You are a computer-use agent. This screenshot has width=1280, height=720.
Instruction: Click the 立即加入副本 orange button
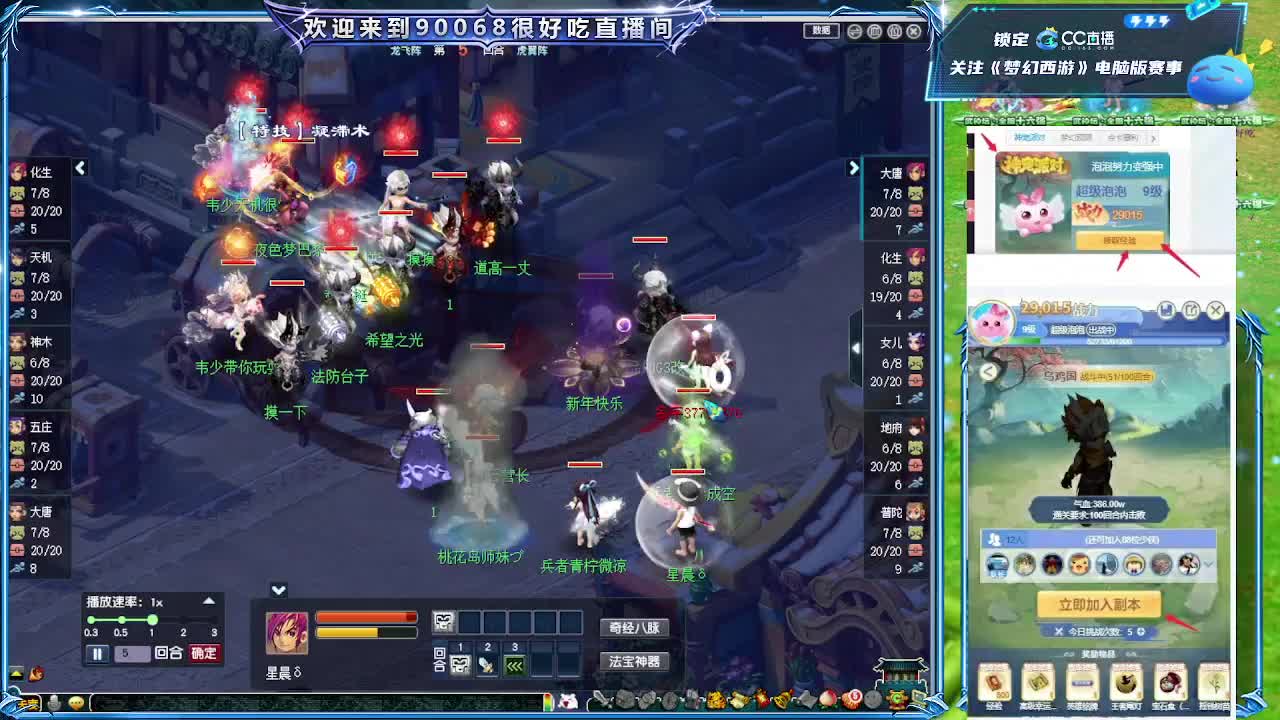[1100, 604]
